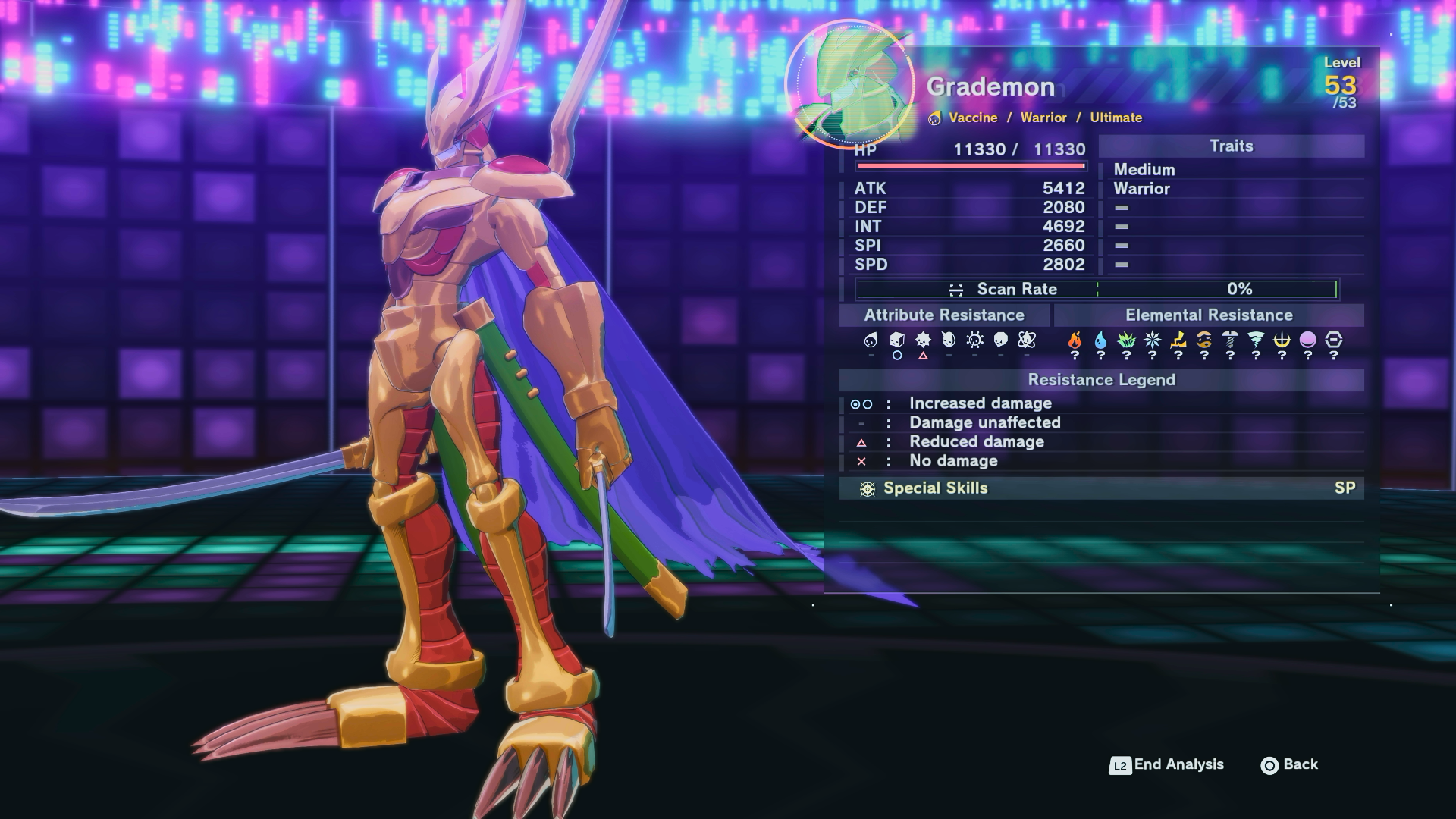Select the atom-shaped attribute resistance icon
Image resolution: width=1456 pixels, height=819 pixels.
(x=1027, y=340)
